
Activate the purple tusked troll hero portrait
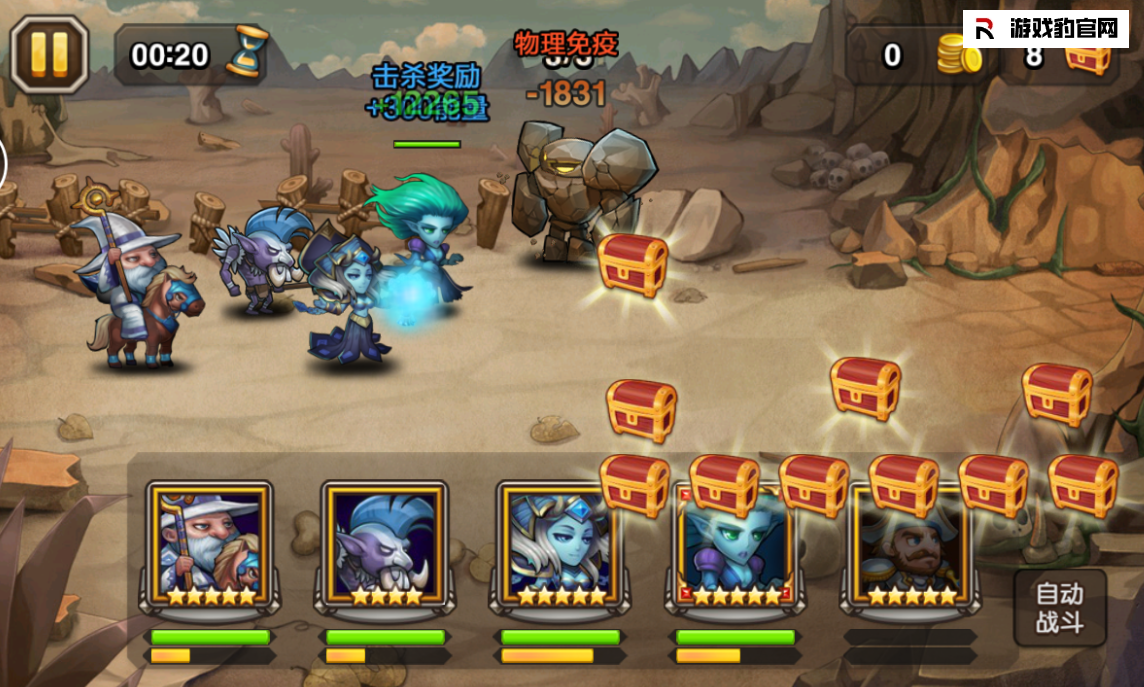(x=384, y=545)
